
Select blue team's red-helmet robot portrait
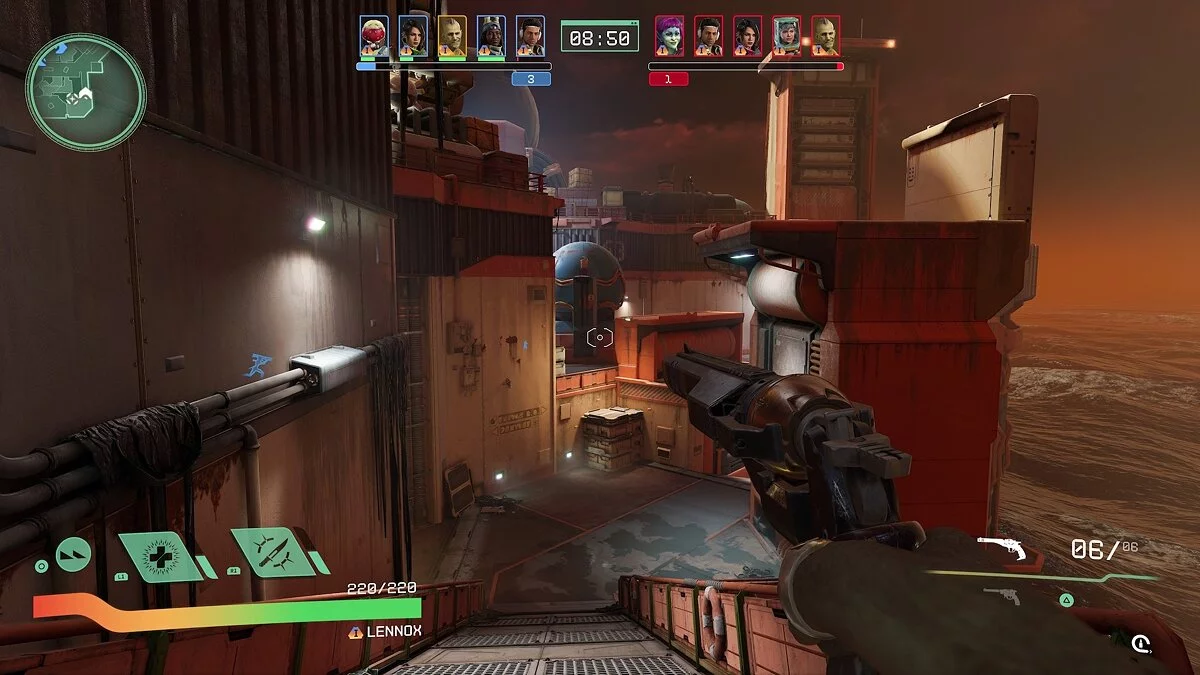(x=374, y=36)
